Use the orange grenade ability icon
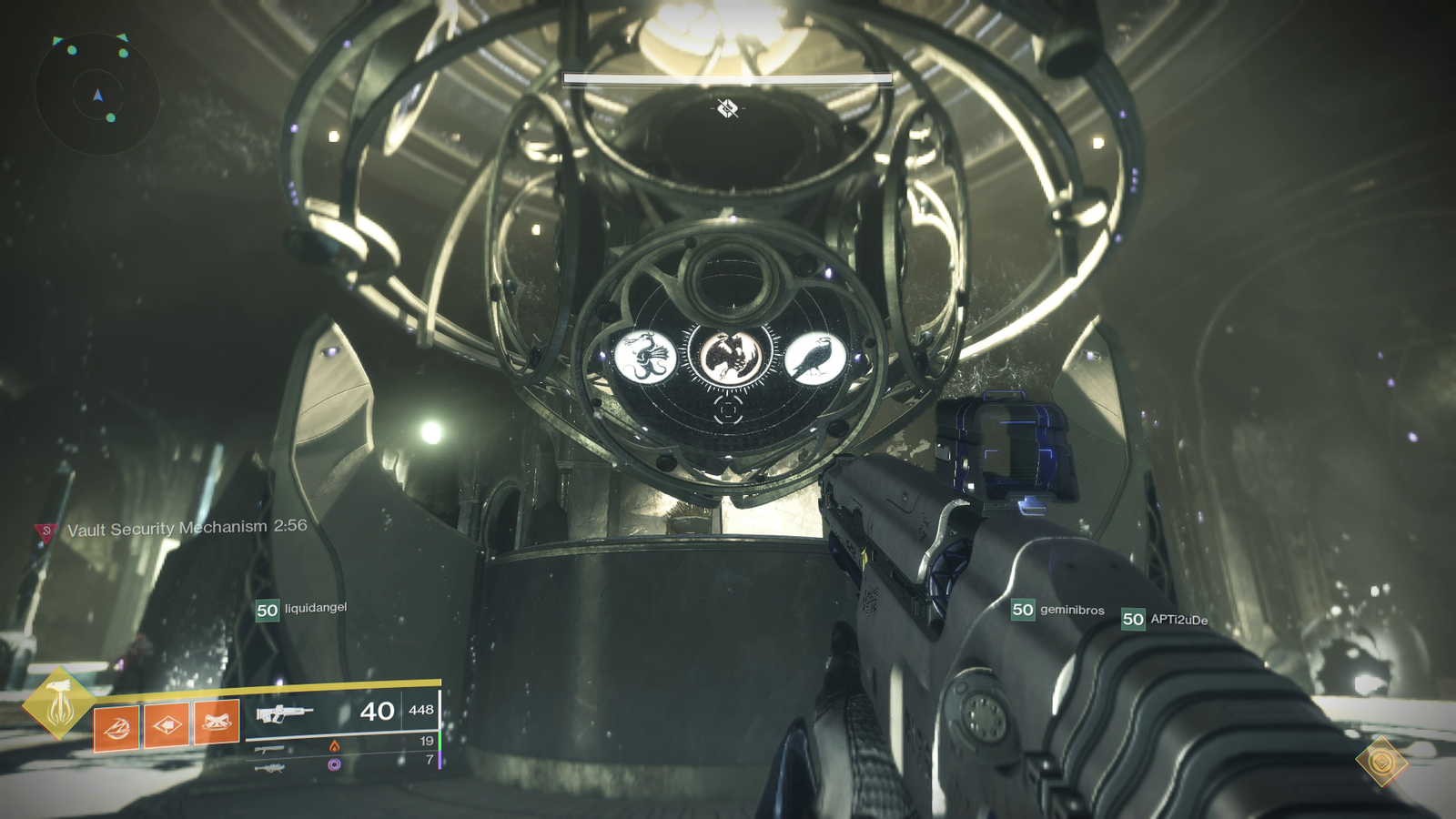The height and width of the screenshot is (819, 1456). [116, 727]
